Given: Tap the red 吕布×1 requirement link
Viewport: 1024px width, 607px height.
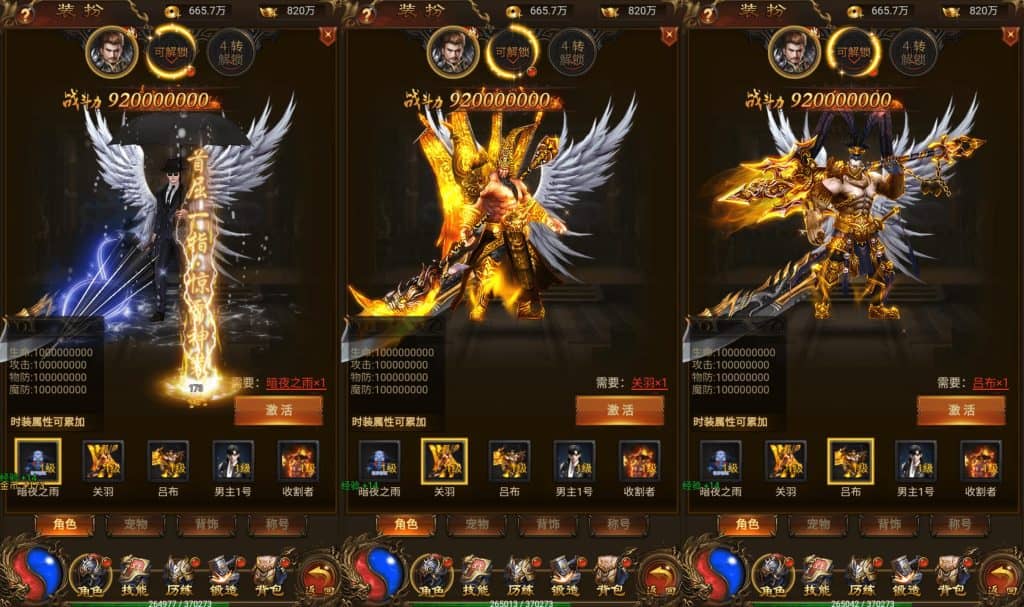Looking at the screenshot, I should (990, 383).
